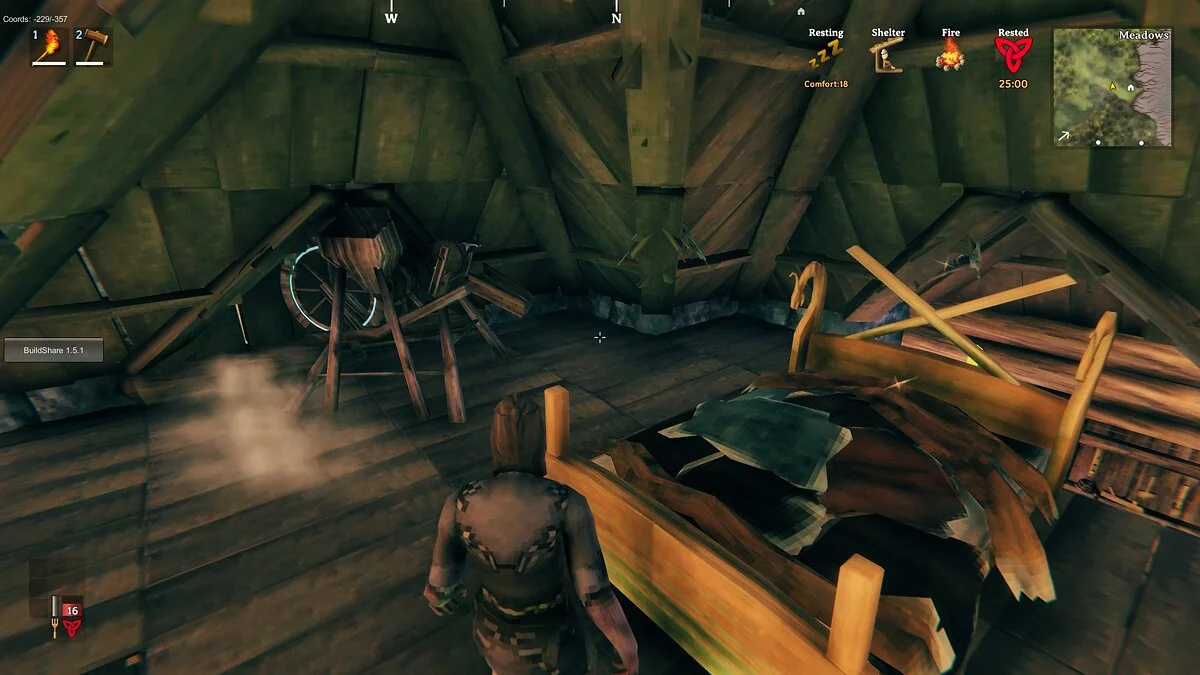Image resolution: width=1200 pixels, height=675 pixels.
Task: Open the Meadows minimap
Action: tap(1112, 88)
